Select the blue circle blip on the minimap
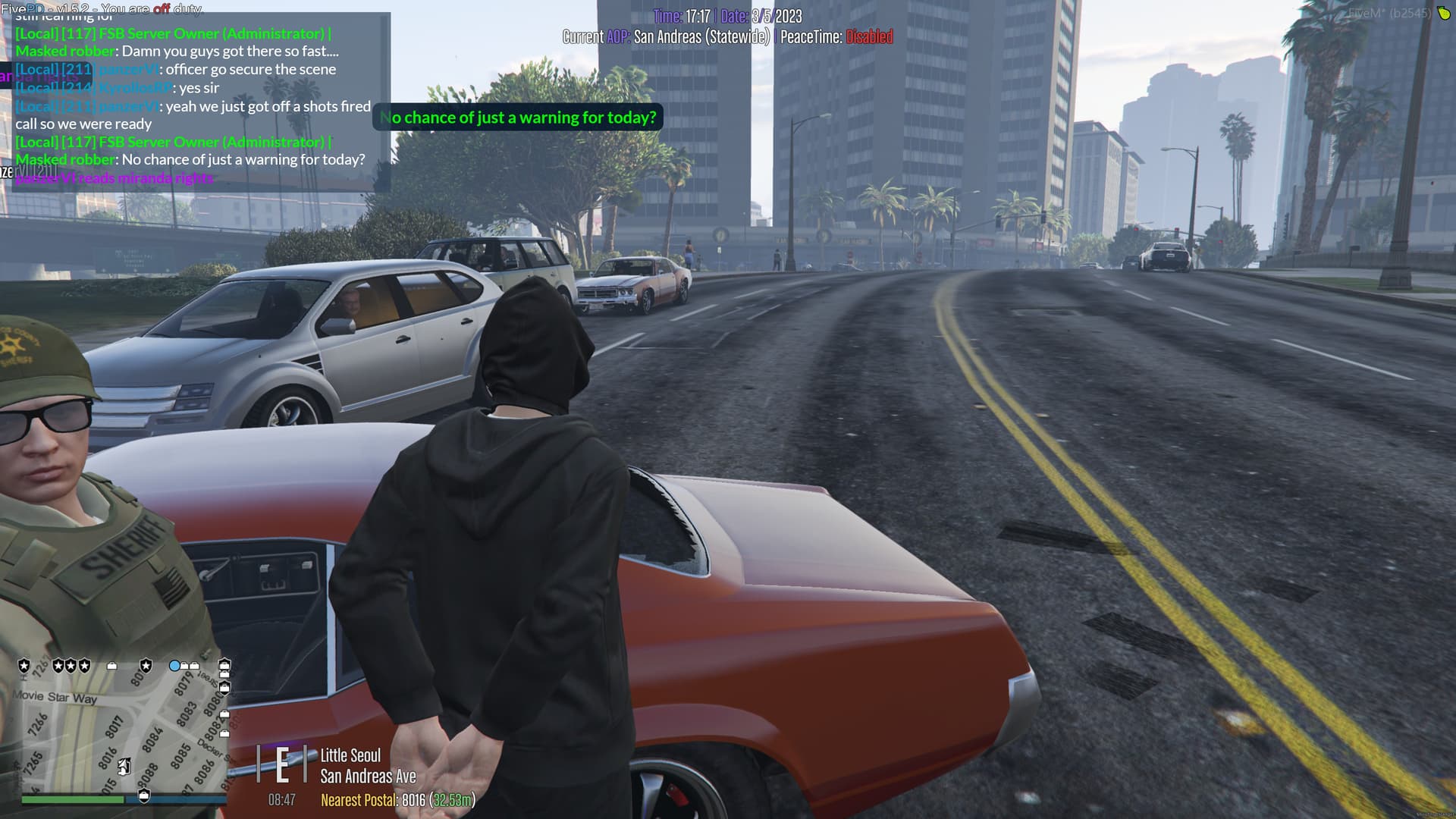1456x819 pixels. [x=175, y=666]
